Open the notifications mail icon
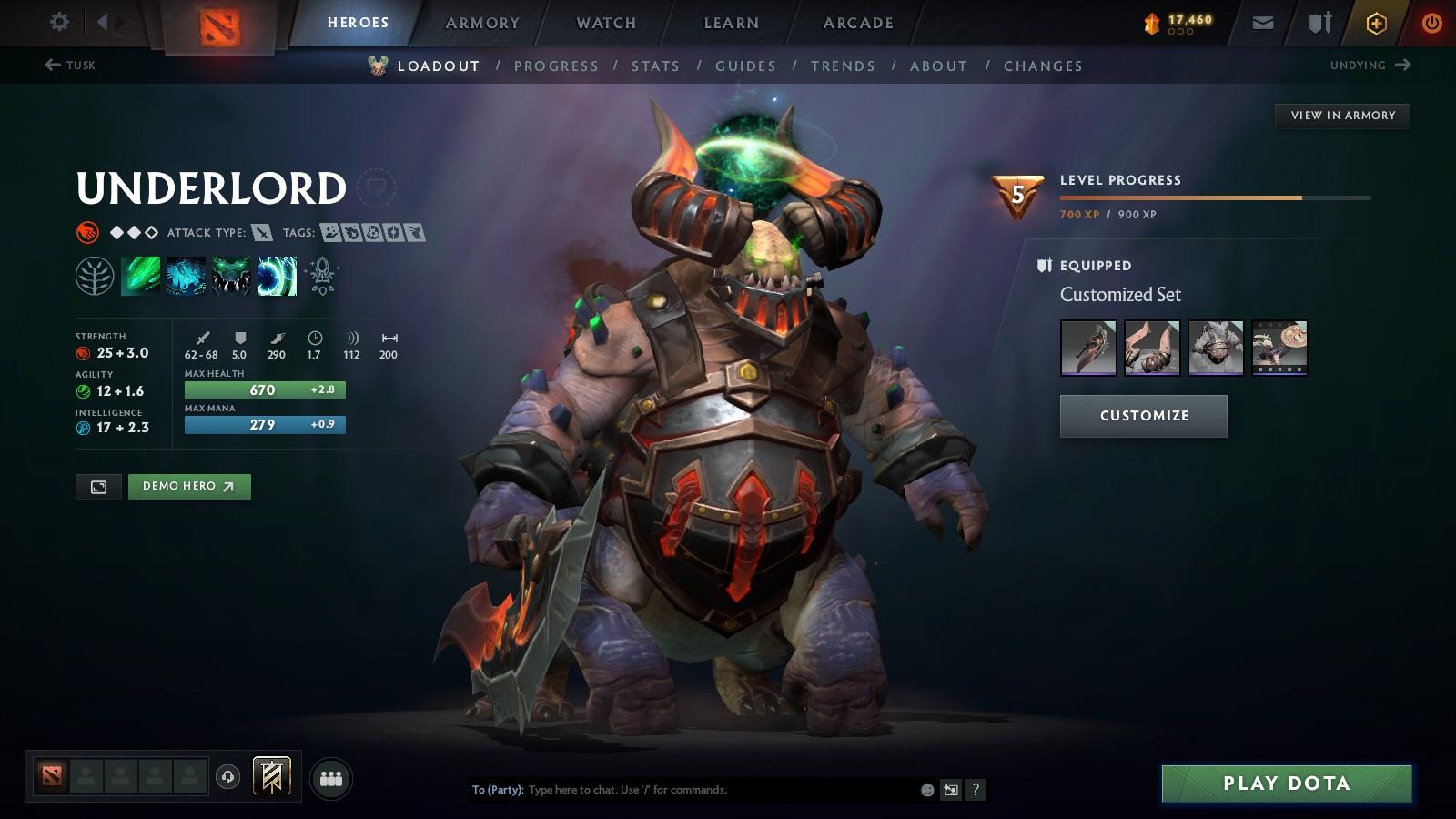The image size is (1456, 819). (1263, 22)
